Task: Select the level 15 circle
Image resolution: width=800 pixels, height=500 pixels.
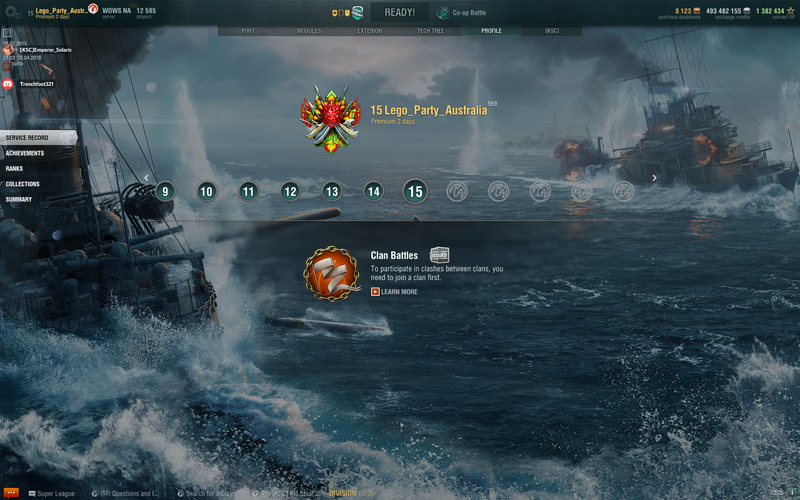Action: coord(415,191)
